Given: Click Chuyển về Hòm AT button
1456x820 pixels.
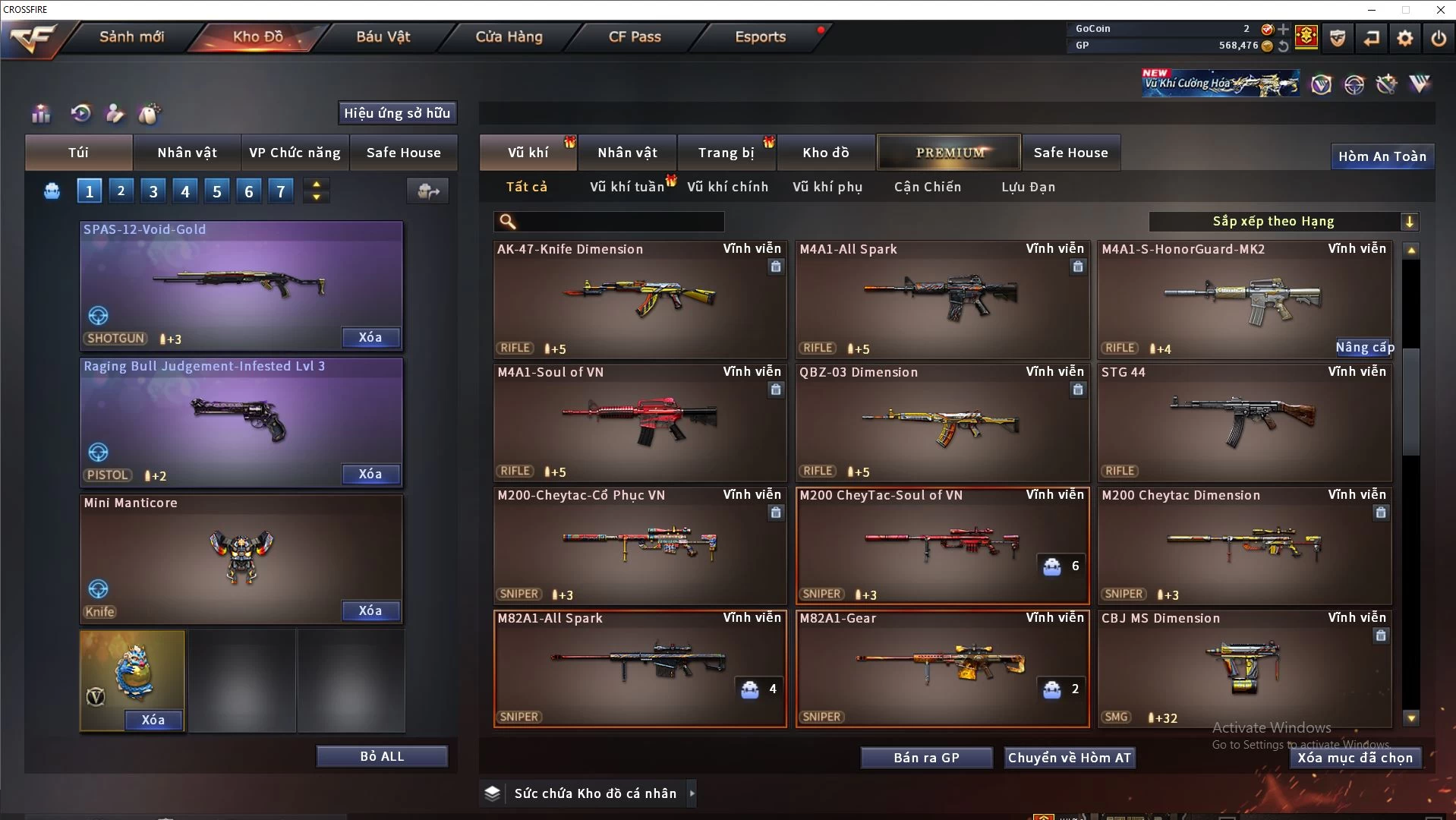Looking at the screenshot, I should (1069, 758).
